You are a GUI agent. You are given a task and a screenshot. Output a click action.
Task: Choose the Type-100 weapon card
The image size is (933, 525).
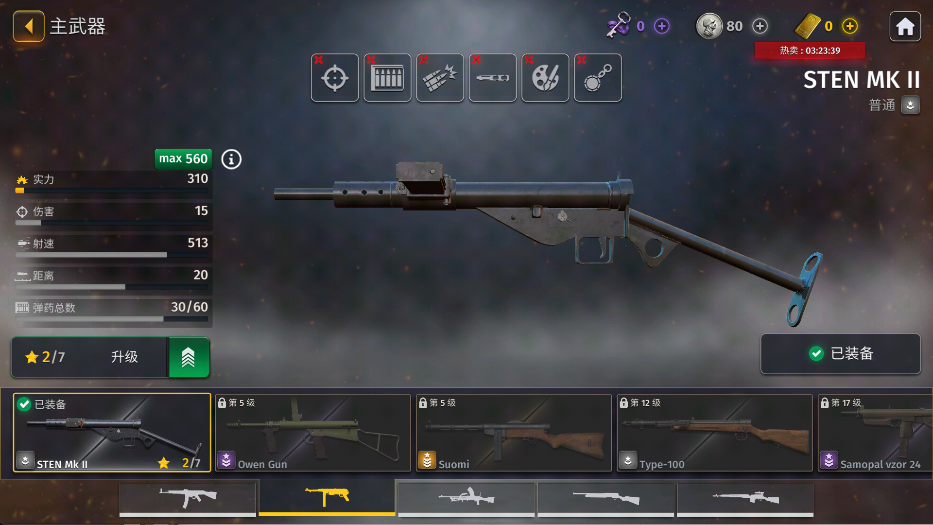coord(714,432)
